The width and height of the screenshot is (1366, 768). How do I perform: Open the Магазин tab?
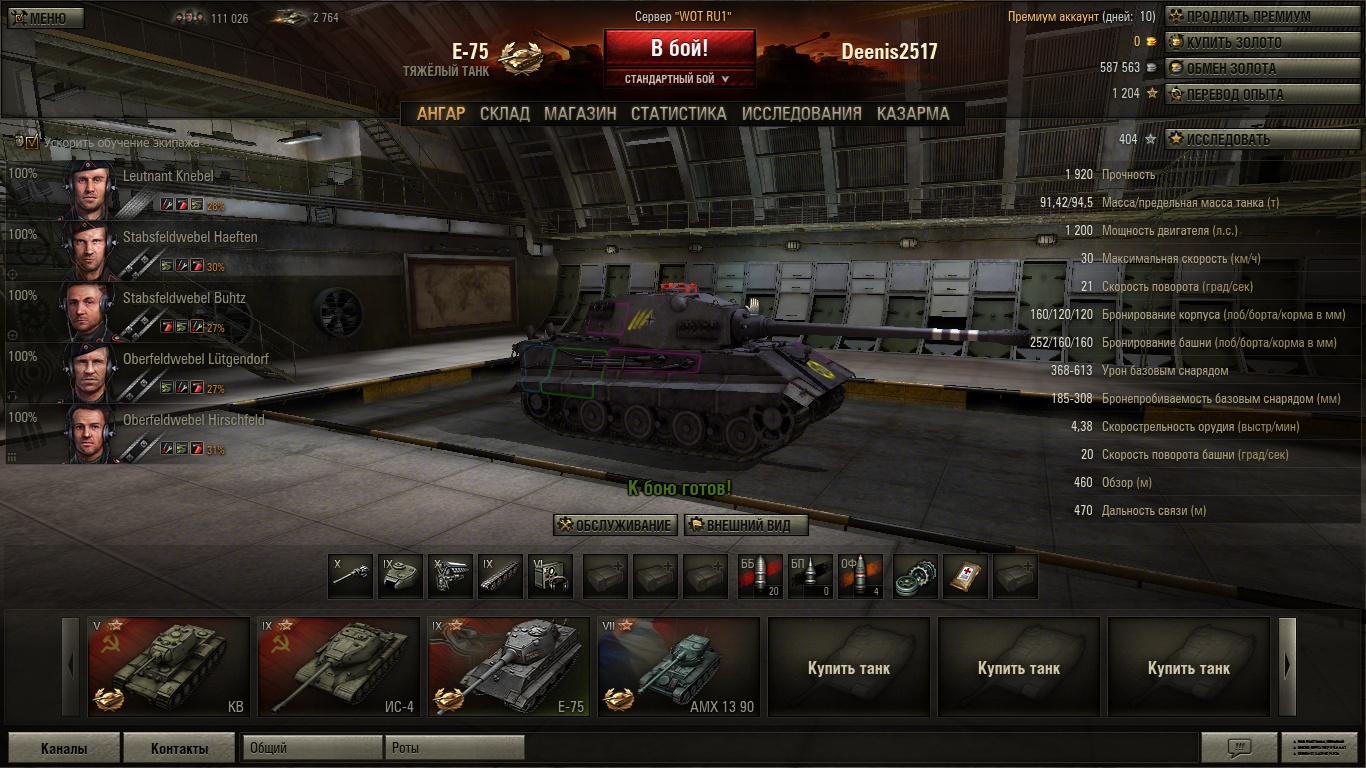pyautogui.click(x=580, y=114)
